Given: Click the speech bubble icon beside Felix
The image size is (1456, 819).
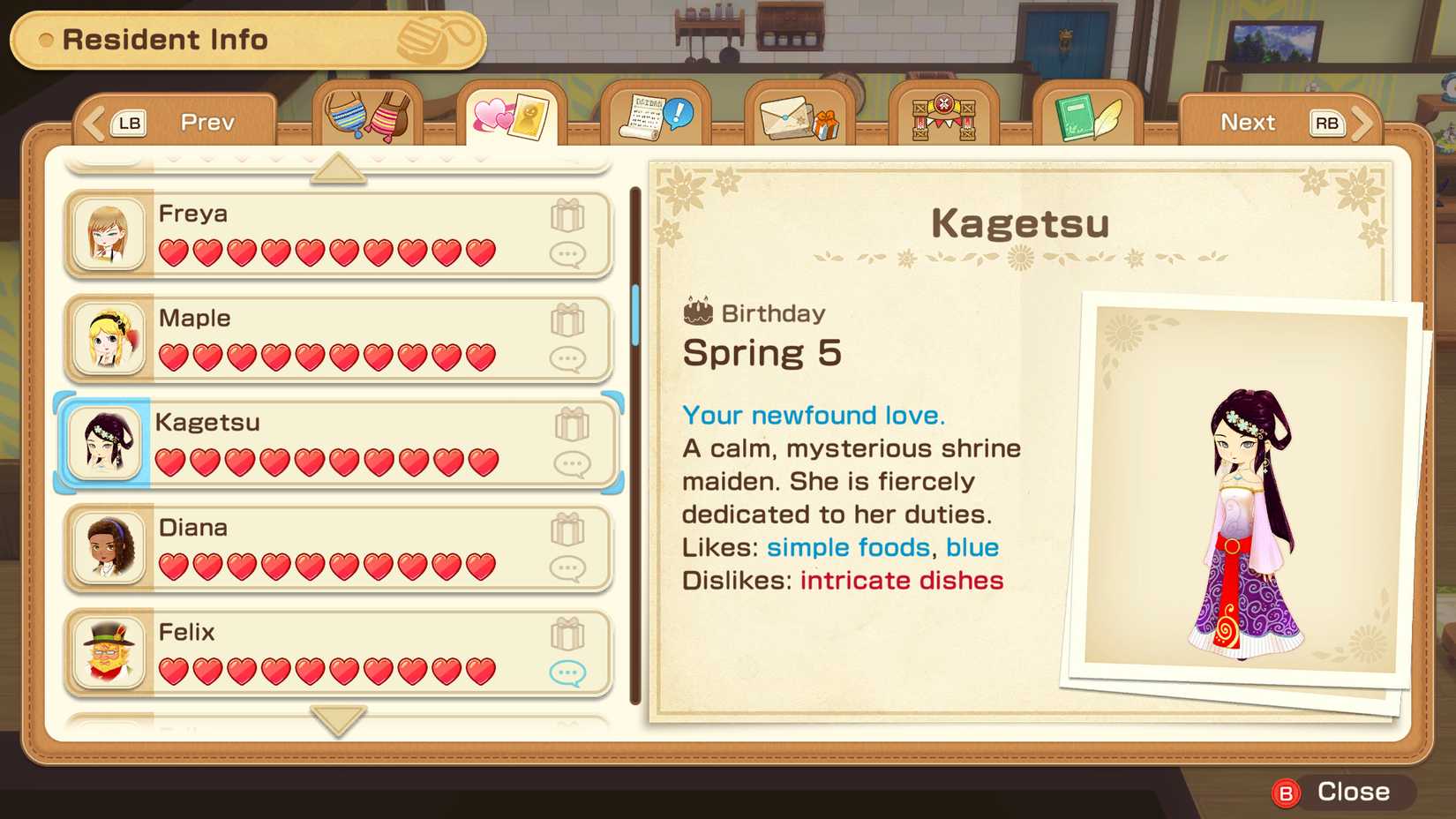Looking at the screenshot, I should click(x=570, y=672).
